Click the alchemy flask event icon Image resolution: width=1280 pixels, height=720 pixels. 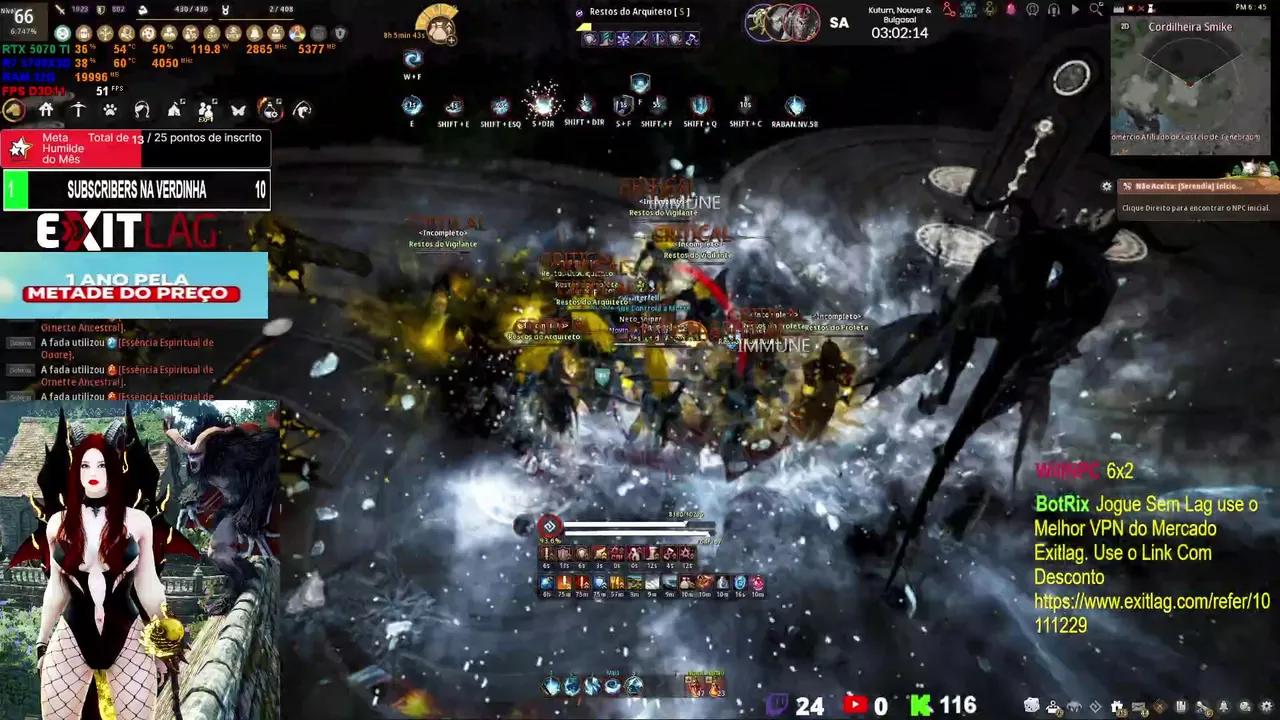pos(271,110)
